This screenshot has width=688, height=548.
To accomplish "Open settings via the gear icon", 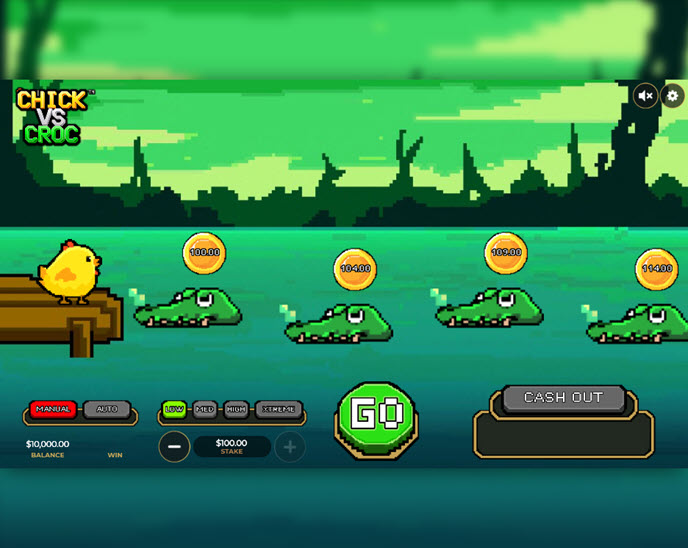I will [x=672, y=96].
